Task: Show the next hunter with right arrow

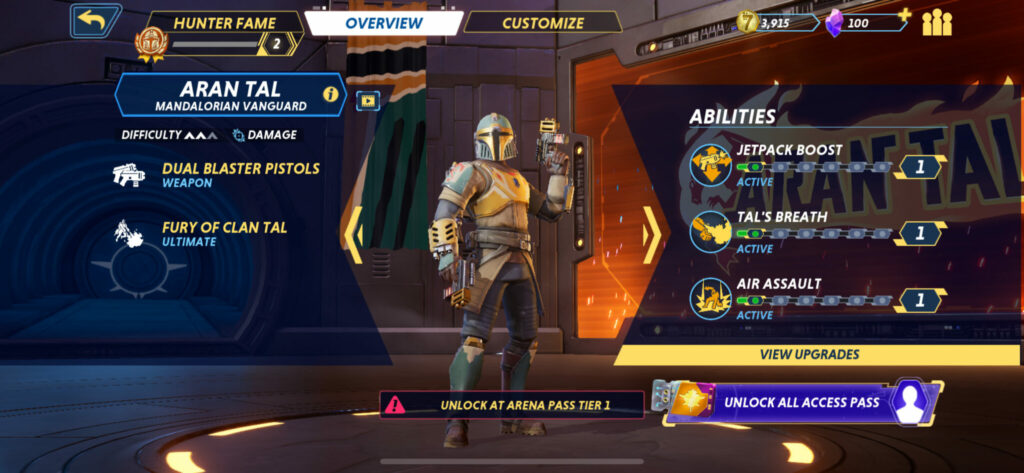Action: [x=651, y=235]
